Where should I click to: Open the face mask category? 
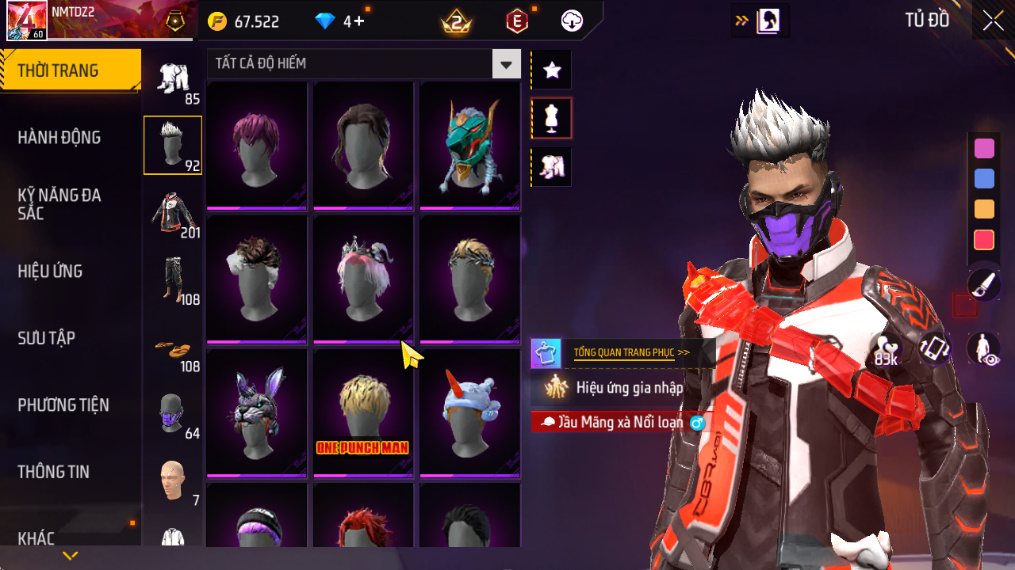click(173, 412)
